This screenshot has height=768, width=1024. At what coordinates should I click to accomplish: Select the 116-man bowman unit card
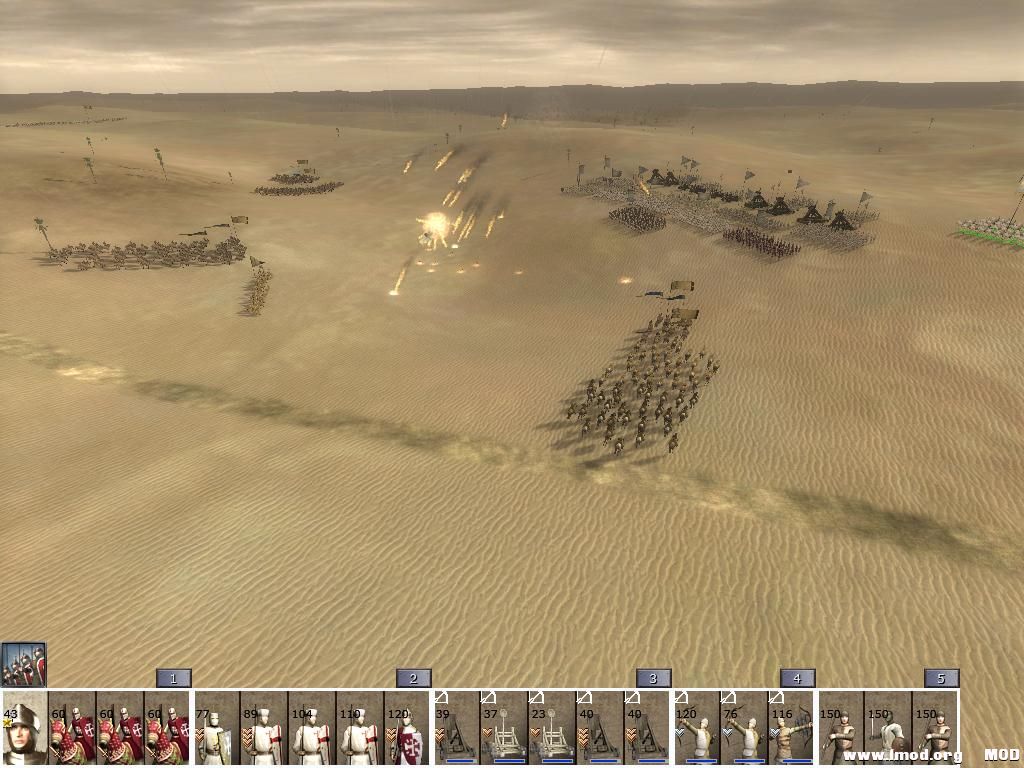coord(792,728)
